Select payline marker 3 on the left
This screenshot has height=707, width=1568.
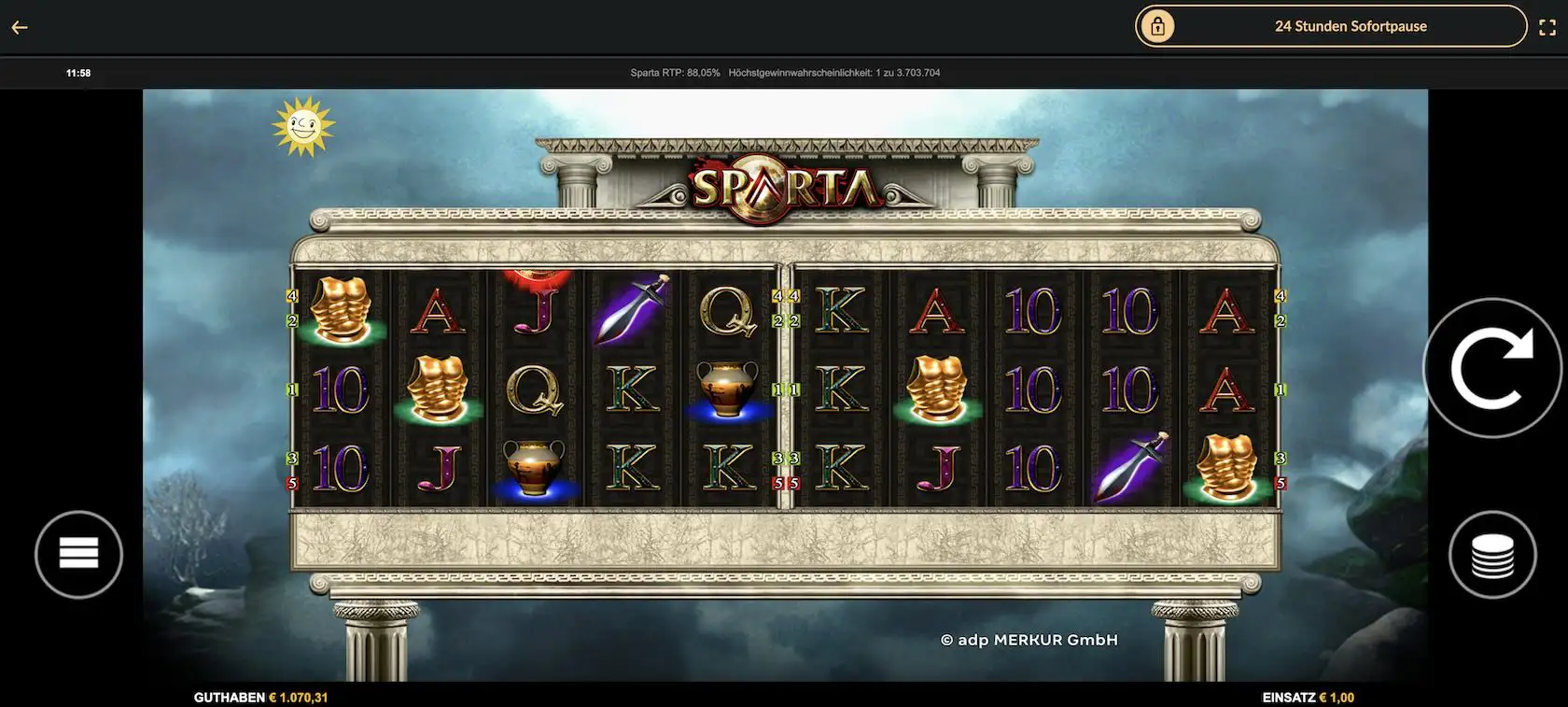pos(291,458)
